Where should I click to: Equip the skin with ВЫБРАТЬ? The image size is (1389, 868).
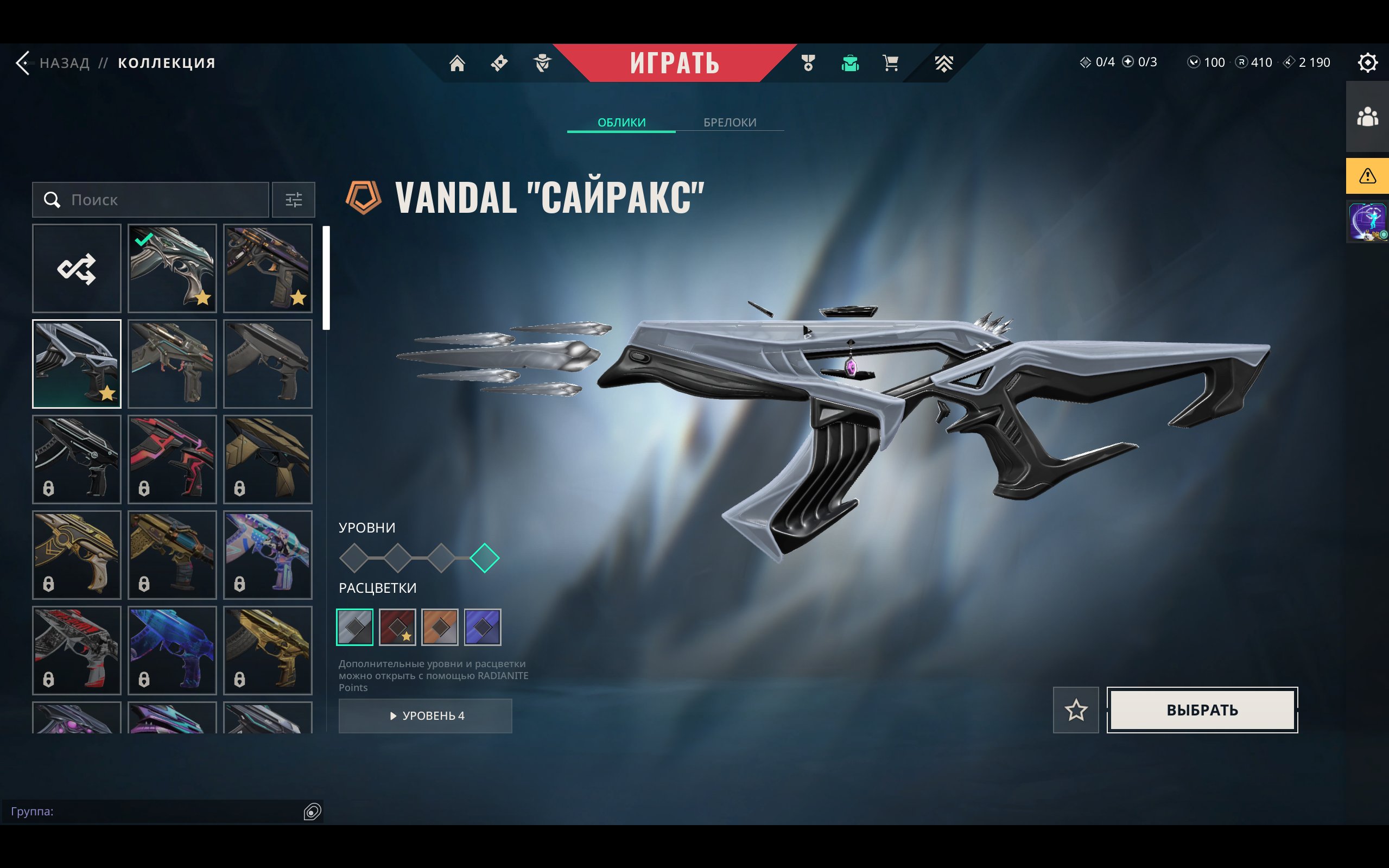1202,709
